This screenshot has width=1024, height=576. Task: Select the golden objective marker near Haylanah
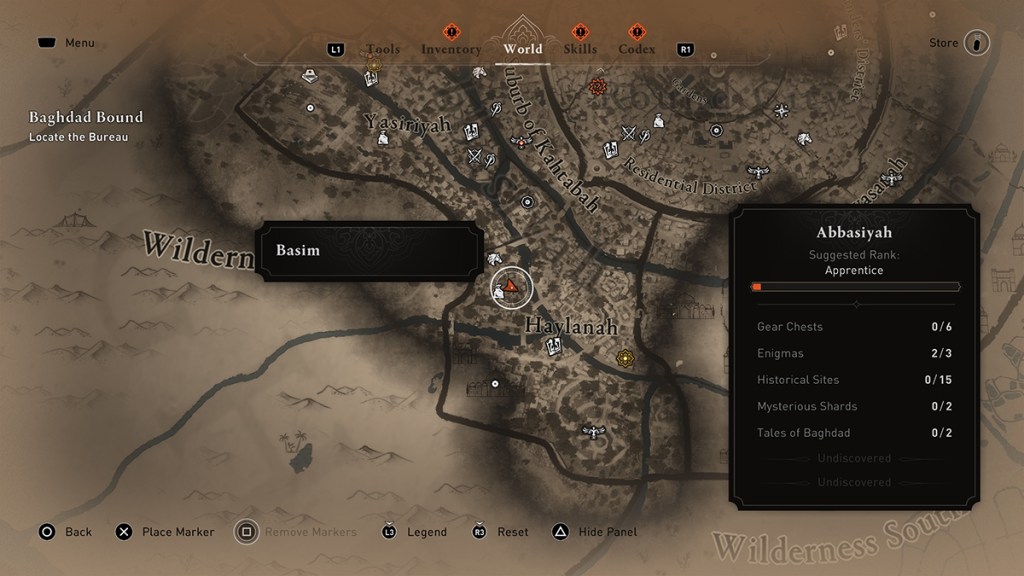[x=626, y=357]
